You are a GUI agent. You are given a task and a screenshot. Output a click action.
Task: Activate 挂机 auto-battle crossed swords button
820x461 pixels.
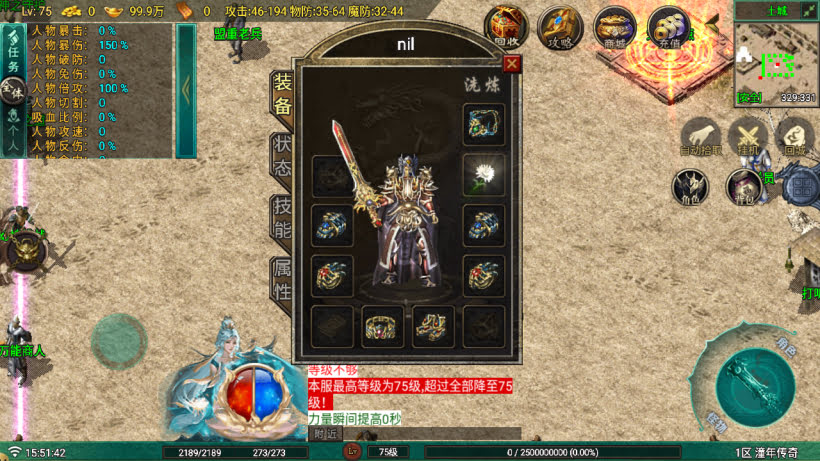(x=747, y=137)
